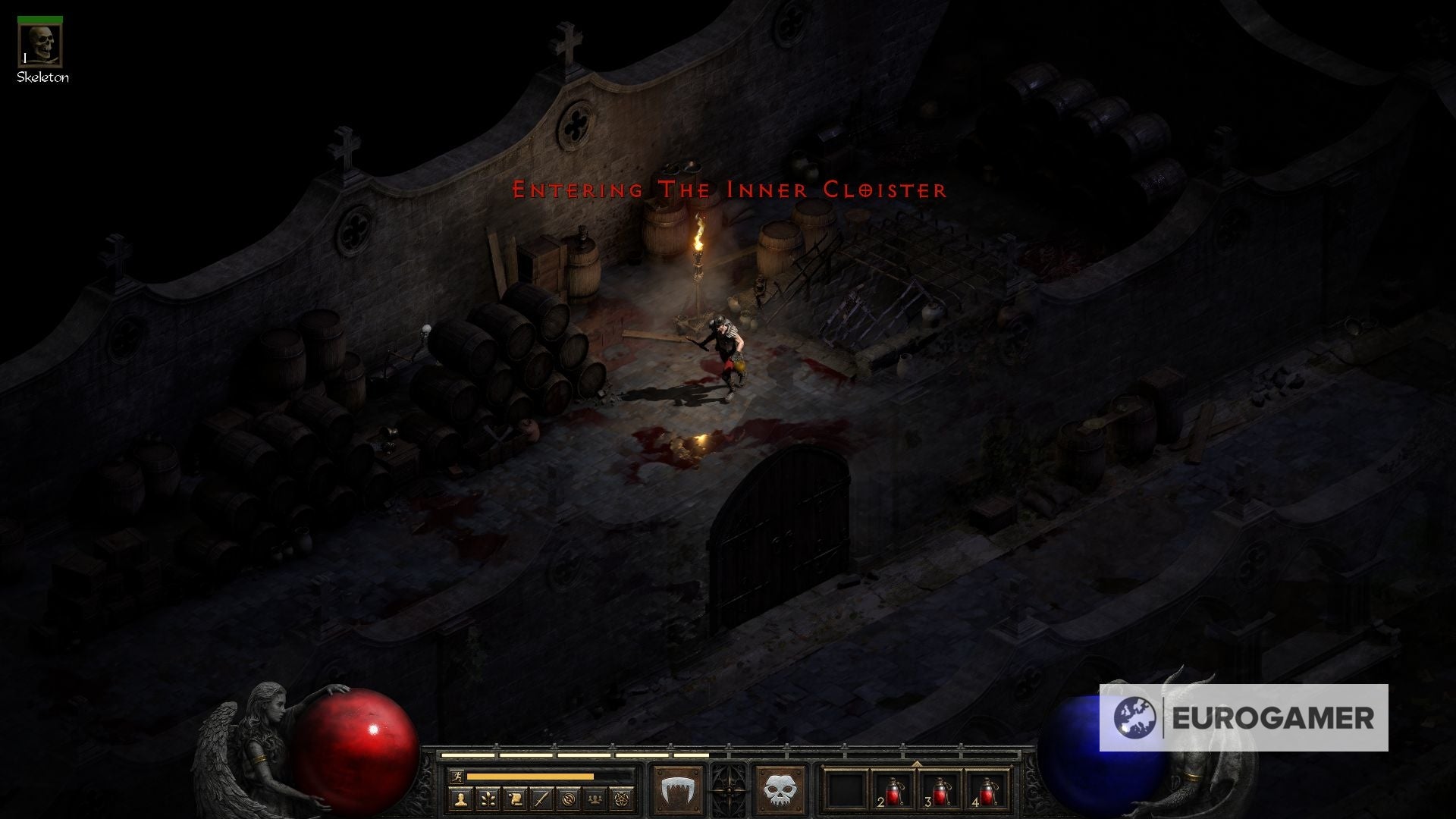Open the pentagram game menu icon
The image size is (1456, 819).
click(620, 799)
